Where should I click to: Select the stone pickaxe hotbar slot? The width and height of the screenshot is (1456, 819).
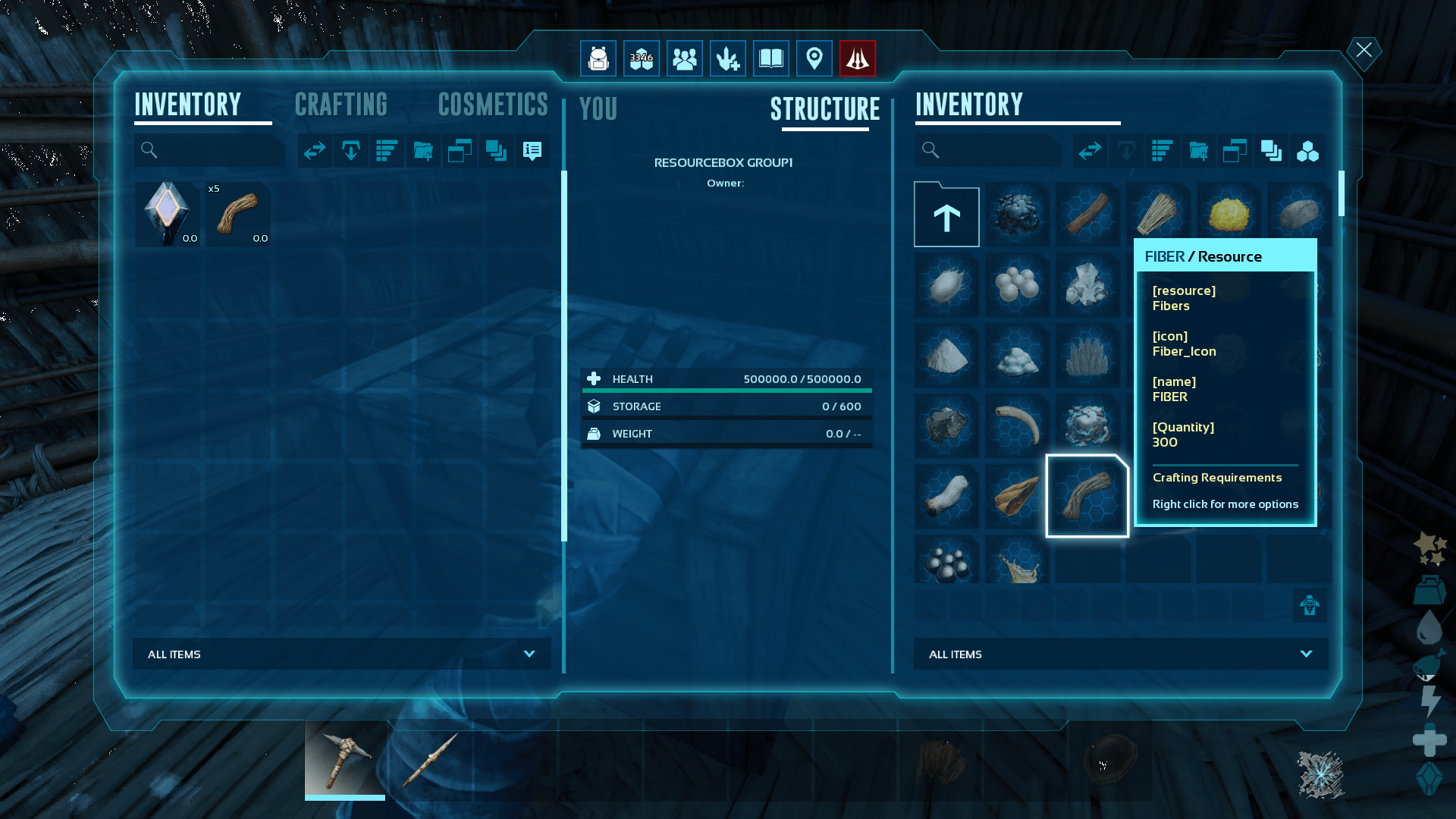345,758
